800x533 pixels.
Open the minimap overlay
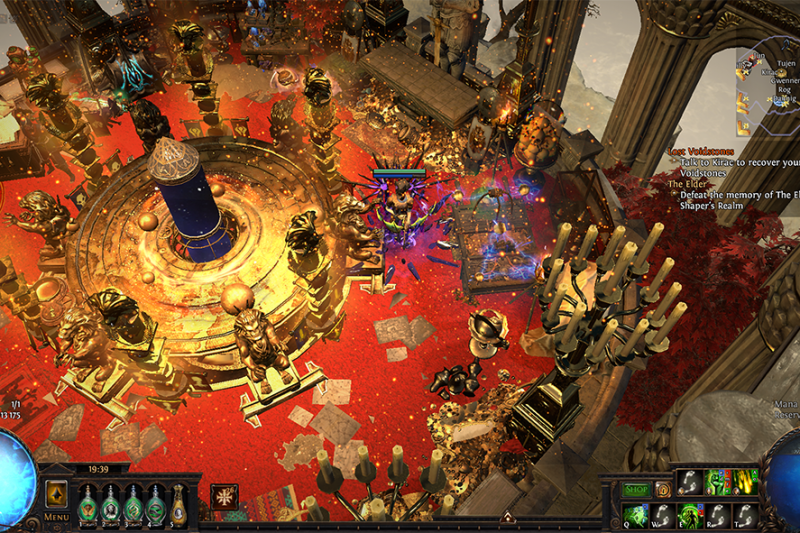pyautogui.click(x=765, y=90)
